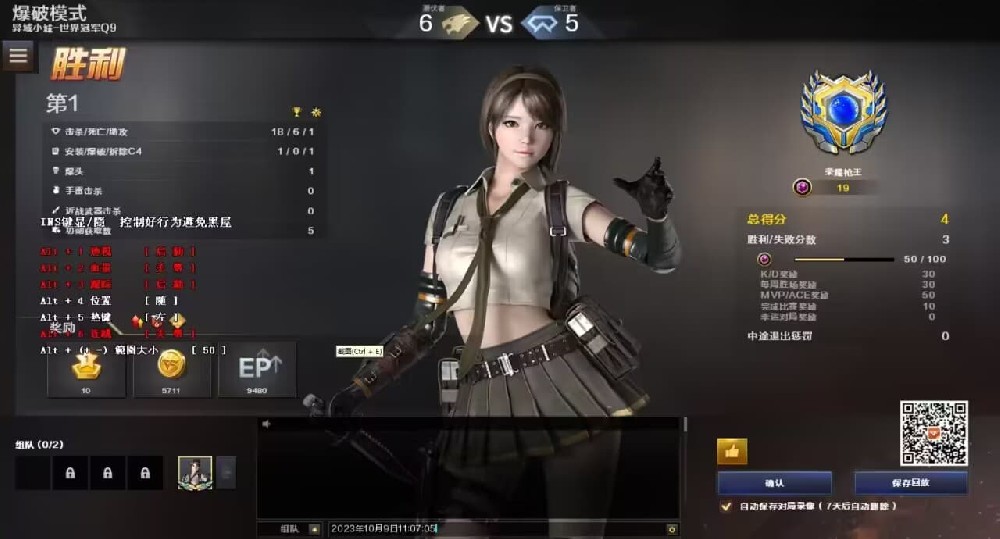Click the QR code image
This screenshot has width=1000, height=539.
coord(933,433)
